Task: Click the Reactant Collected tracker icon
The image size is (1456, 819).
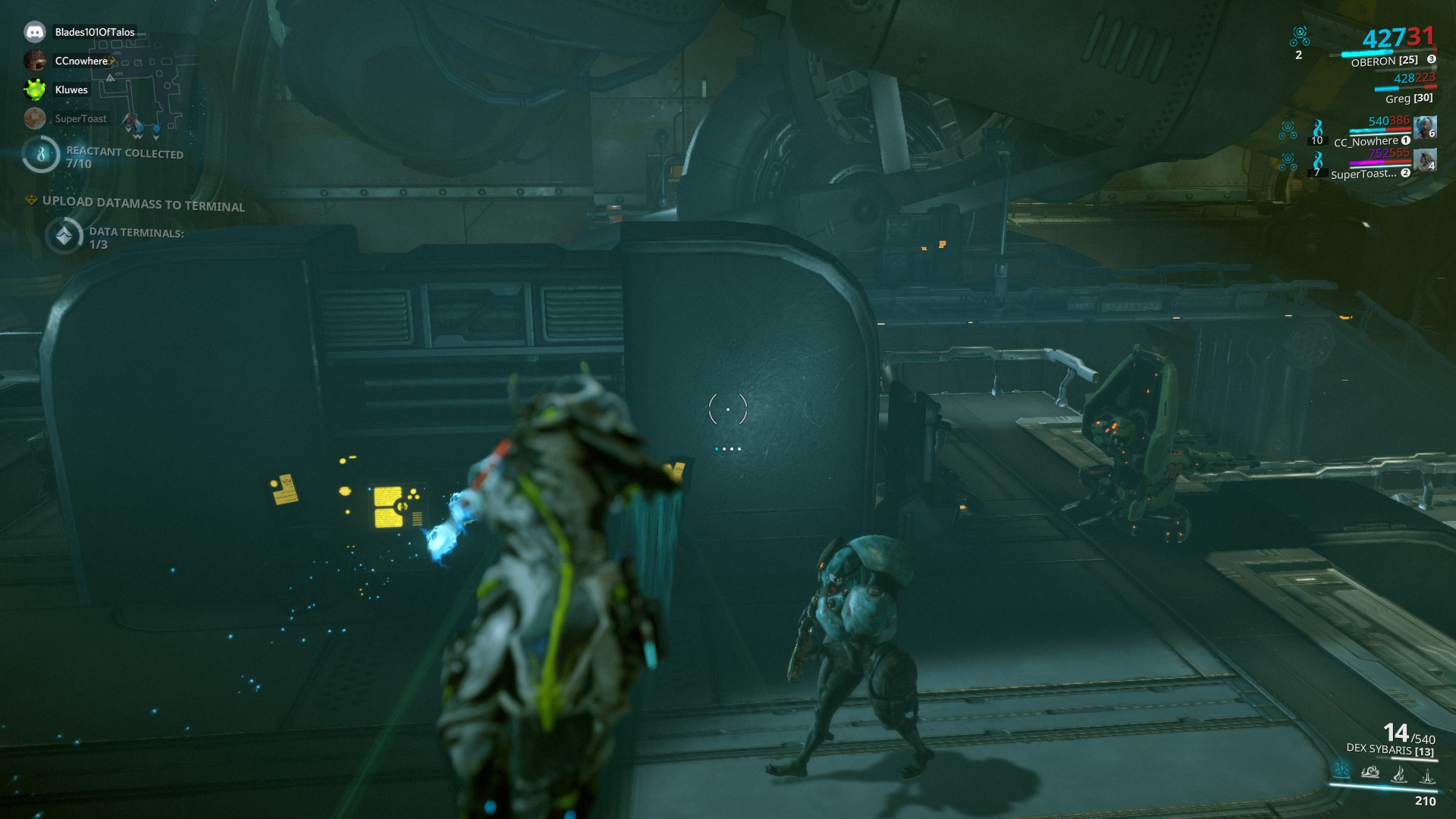Action: point(41,154)
